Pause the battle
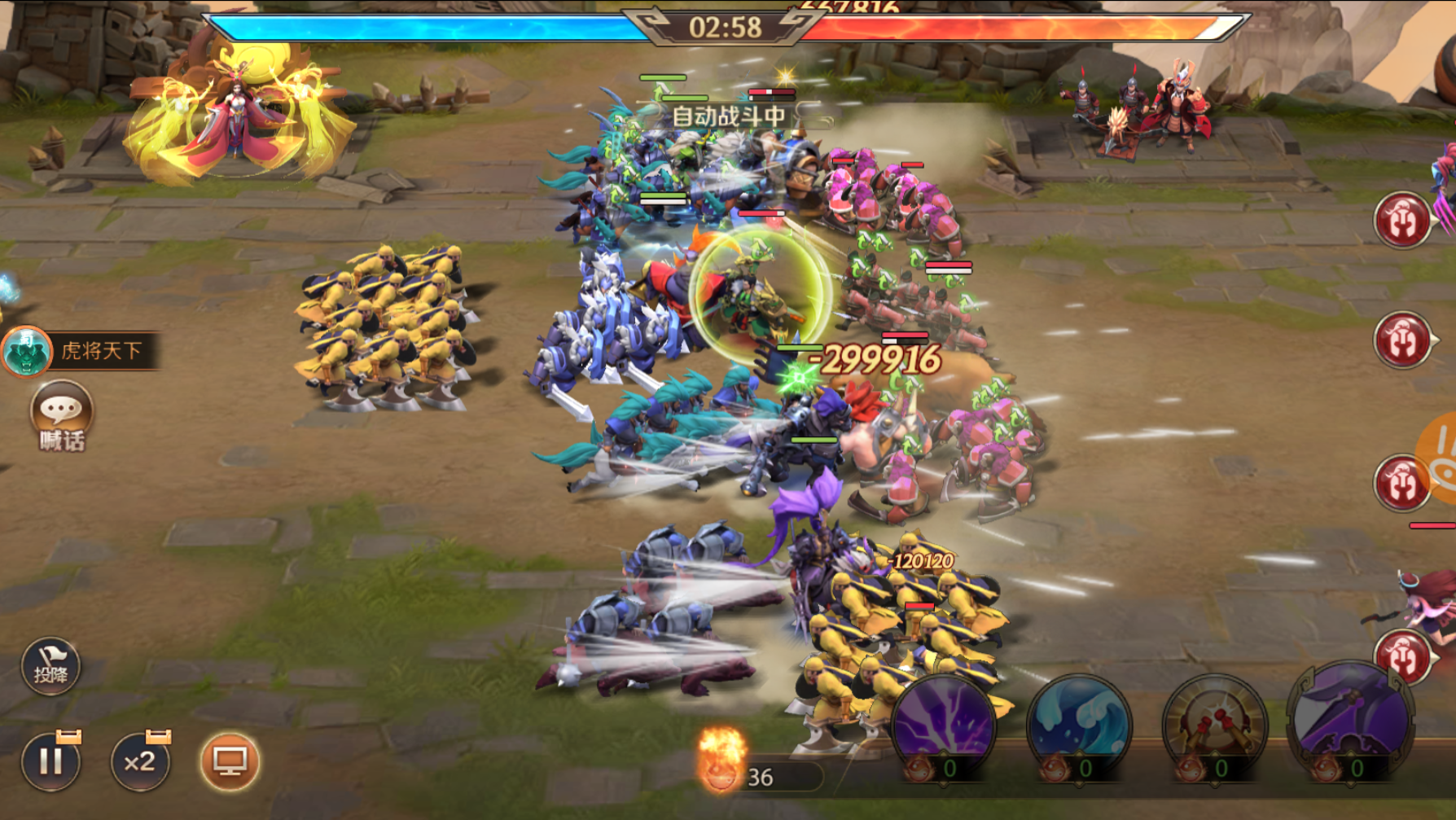This screenshot has height=820, width=1456. (x=50, y=762)
